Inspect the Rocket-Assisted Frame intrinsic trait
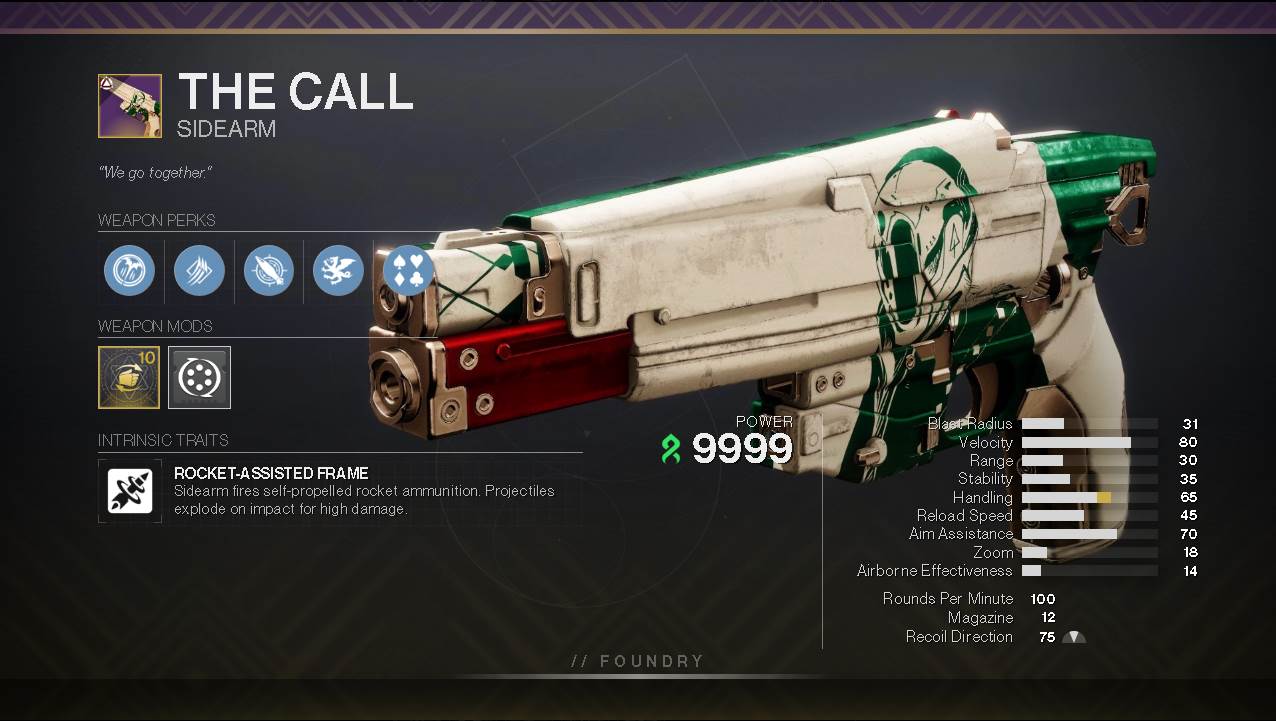 coord(130,491)
